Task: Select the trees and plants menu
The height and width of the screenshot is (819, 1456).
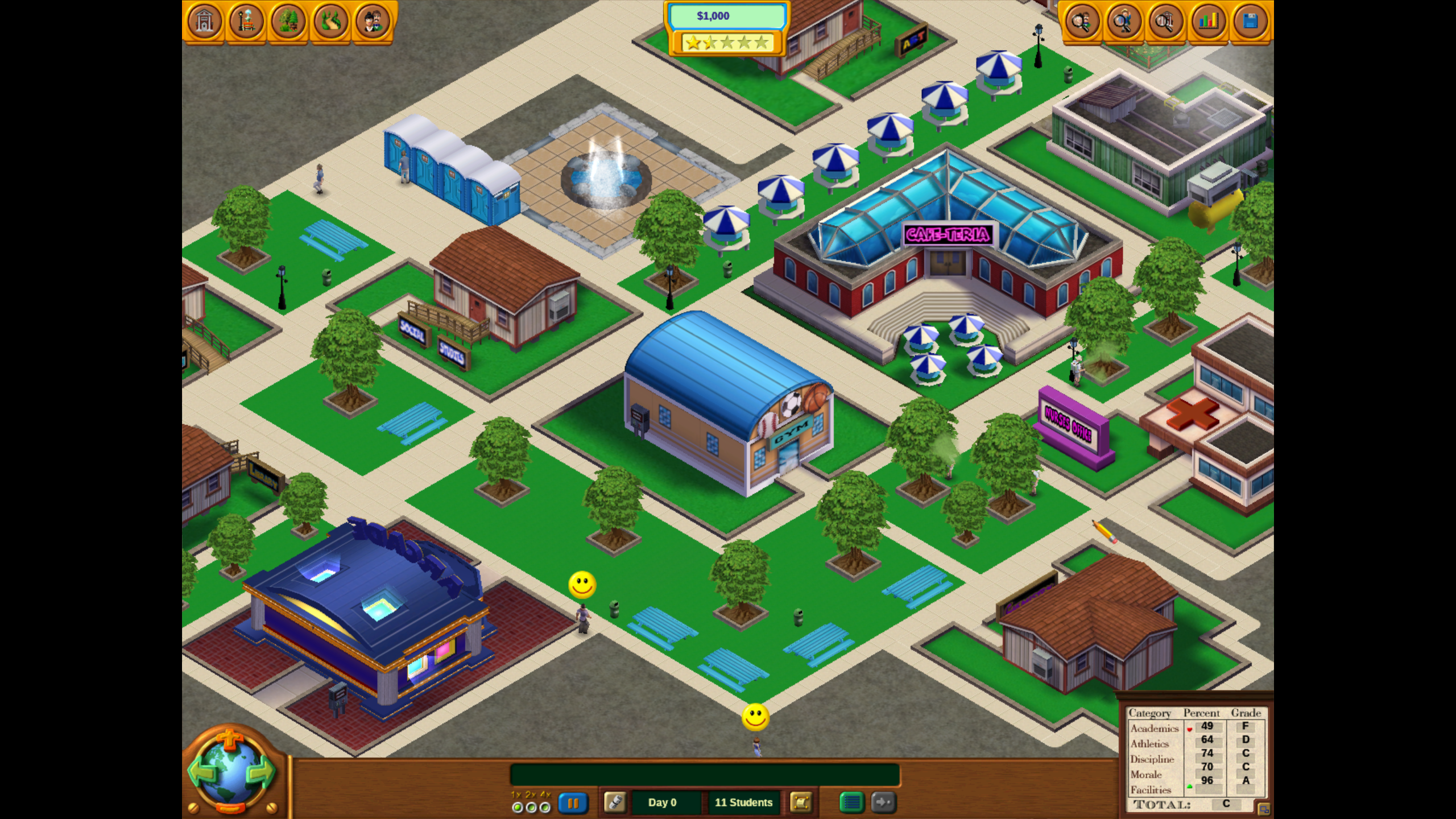Action: (288, 22)
